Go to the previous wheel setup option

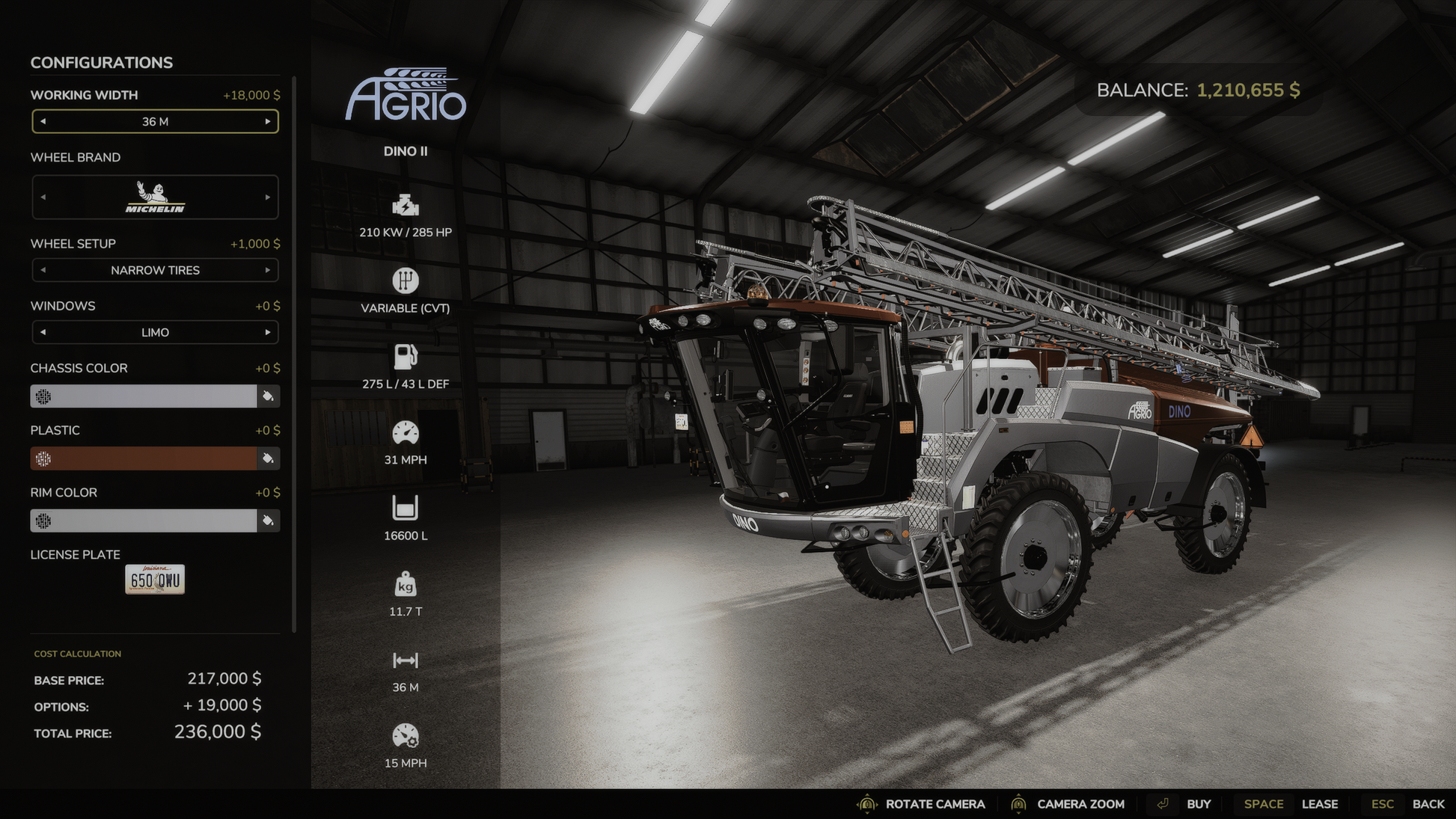pyautogui.click(x=43, y=270)
